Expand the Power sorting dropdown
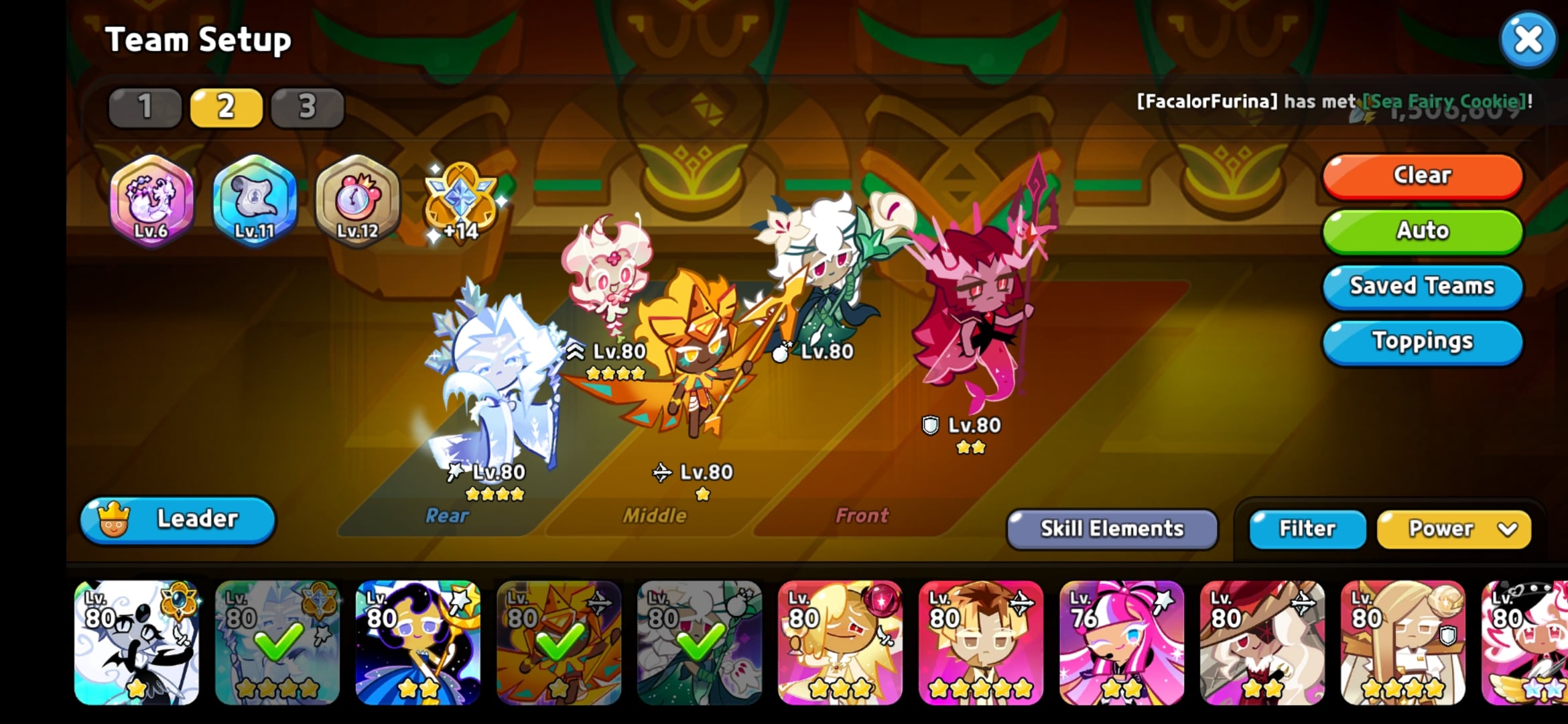Screen dimensions: 1568x724 (x=1453, y=529)
